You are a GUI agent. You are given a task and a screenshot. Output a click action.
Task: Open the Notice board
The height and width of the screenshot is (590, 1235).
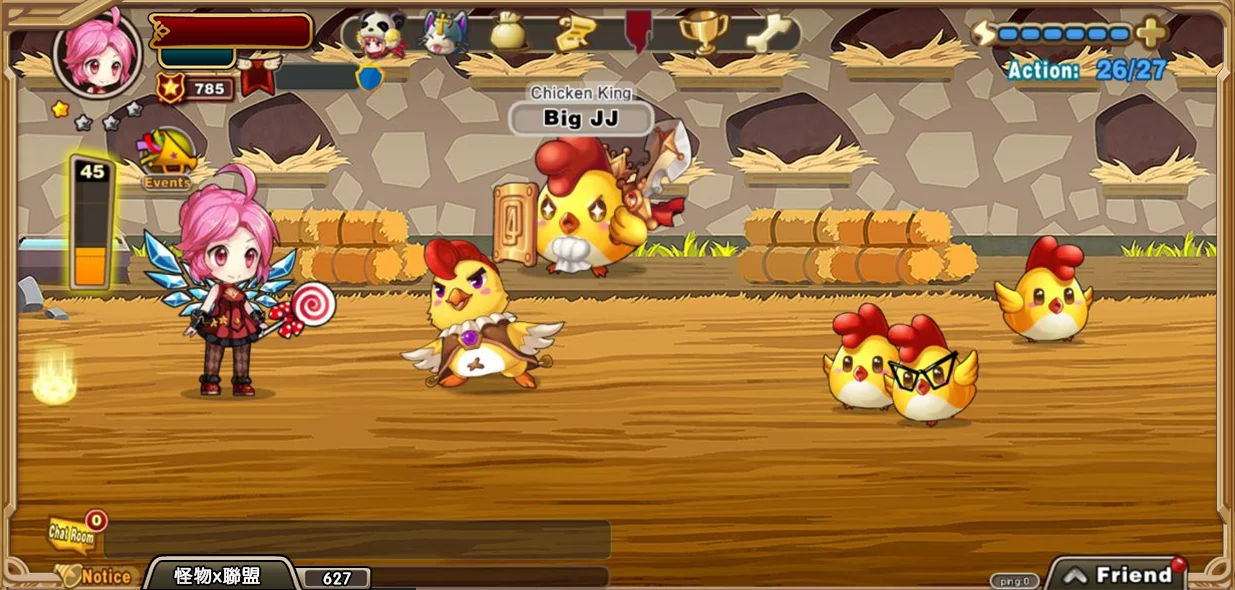98,576
